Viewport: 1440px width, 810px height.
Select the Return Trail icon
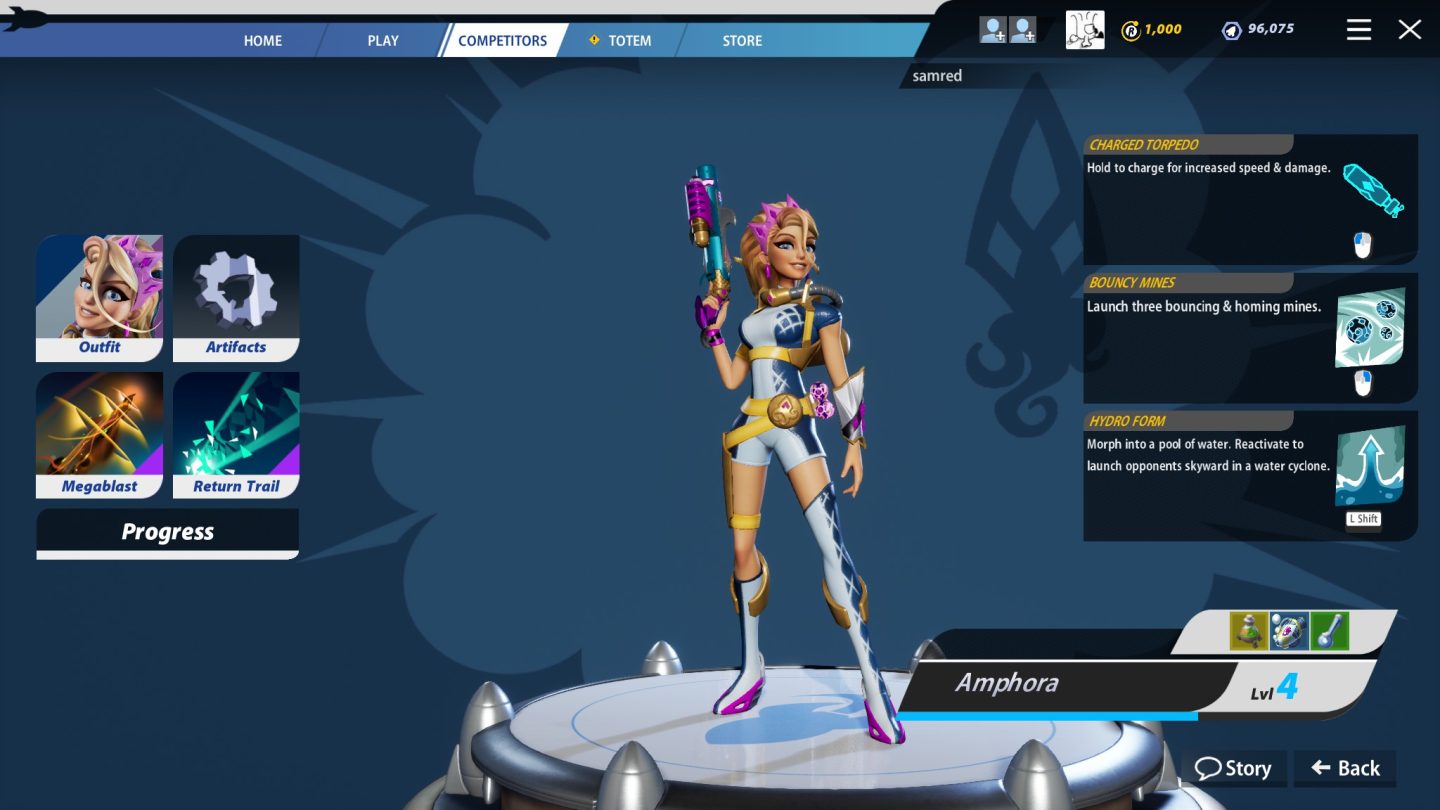[x=235, y=428]
